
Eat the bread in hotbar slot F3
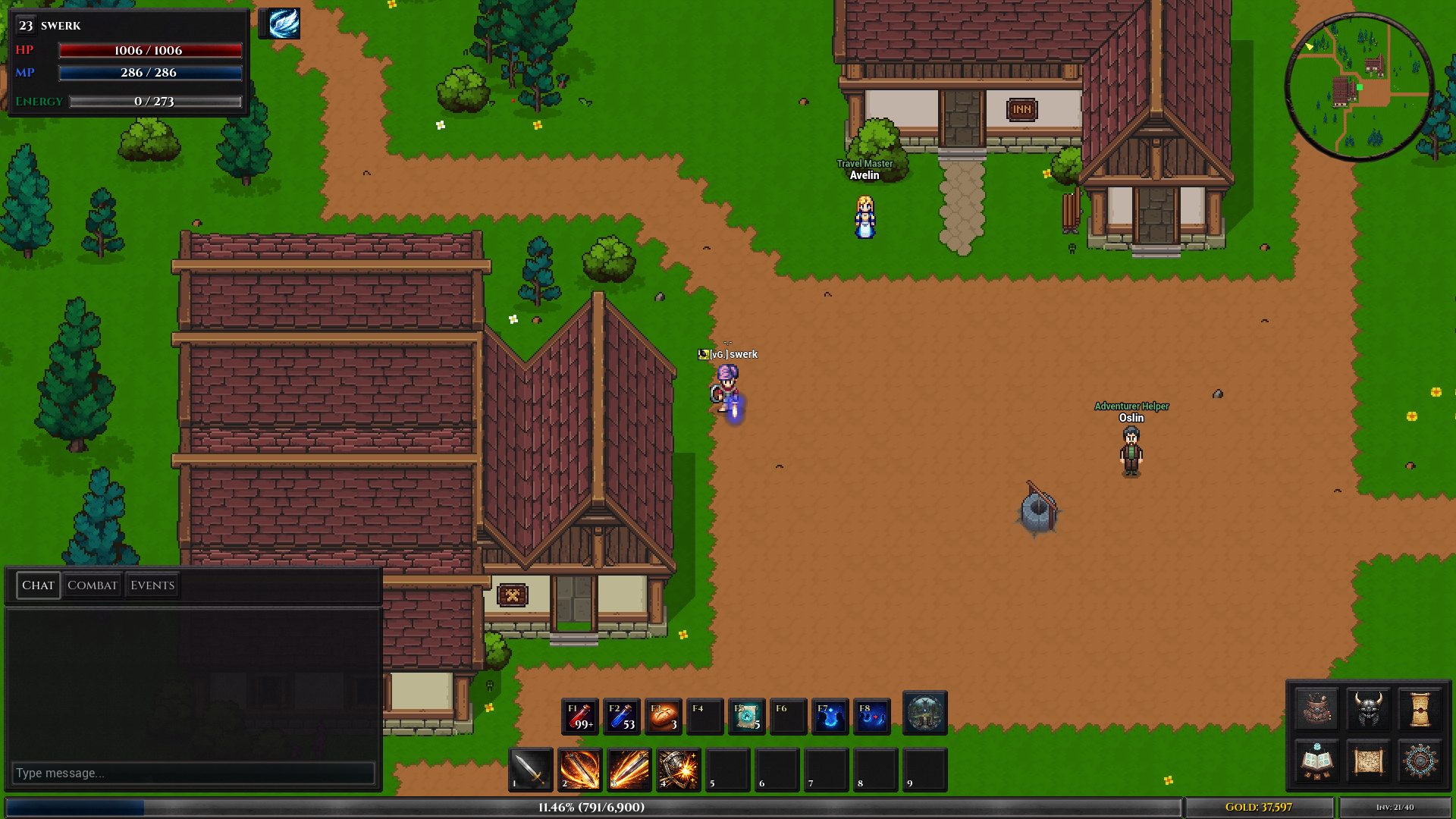pos(664,716)
